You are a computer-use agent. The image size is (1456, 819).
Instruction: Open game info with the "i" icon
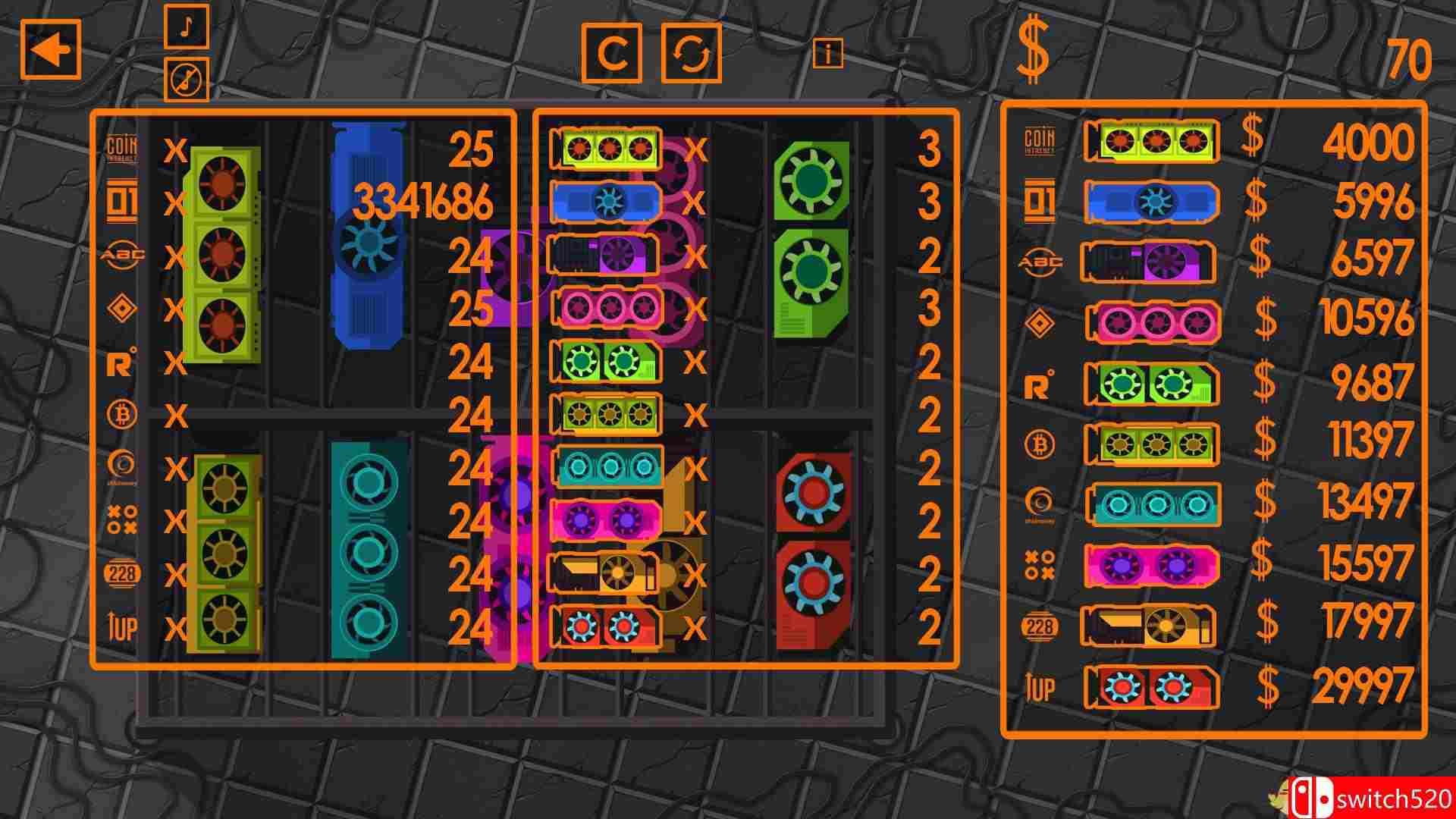tap(828, 52)
